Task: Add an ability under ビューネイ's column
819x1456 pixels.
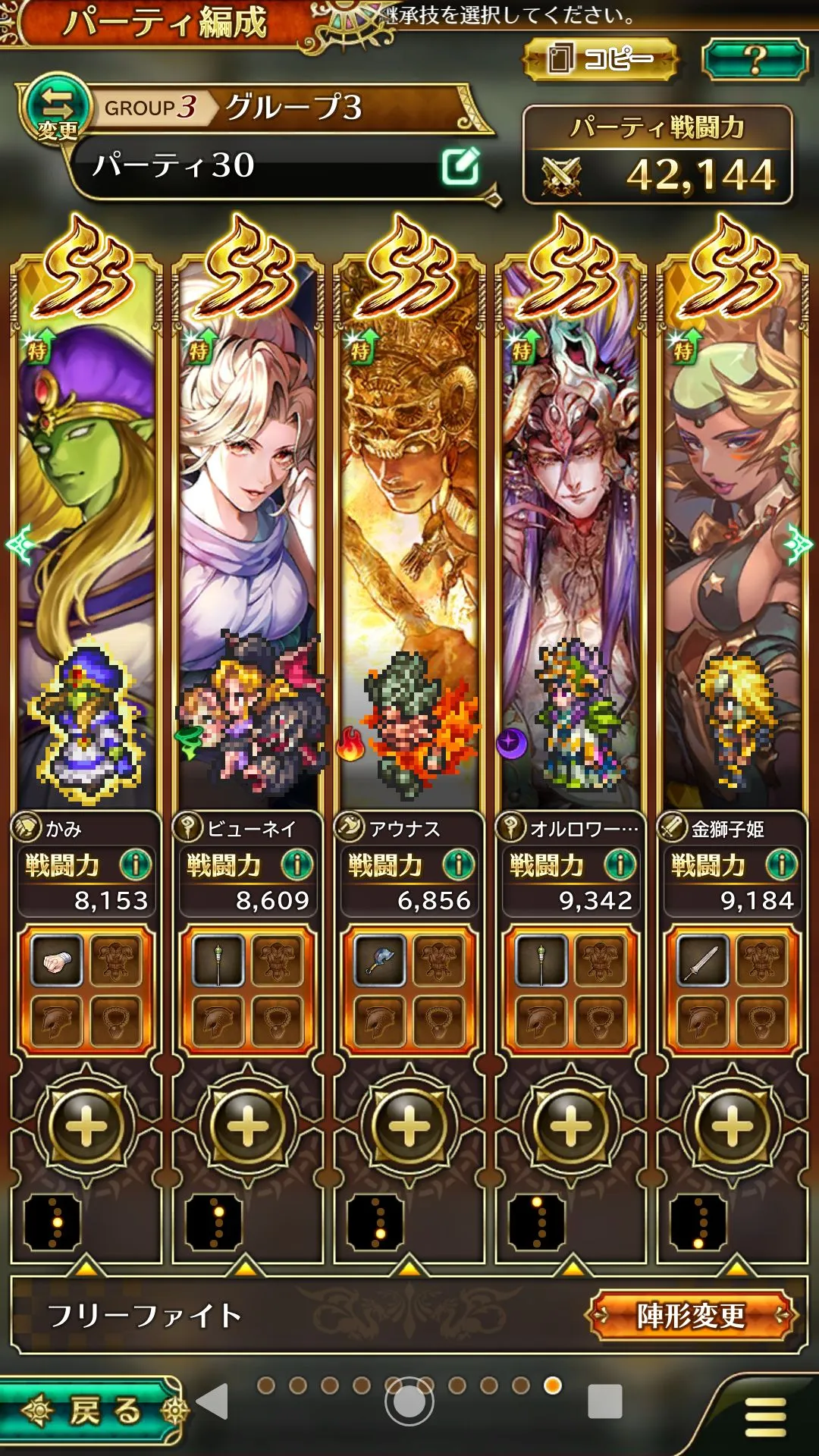Action: pyautogui.click(x=247, y=1126)
